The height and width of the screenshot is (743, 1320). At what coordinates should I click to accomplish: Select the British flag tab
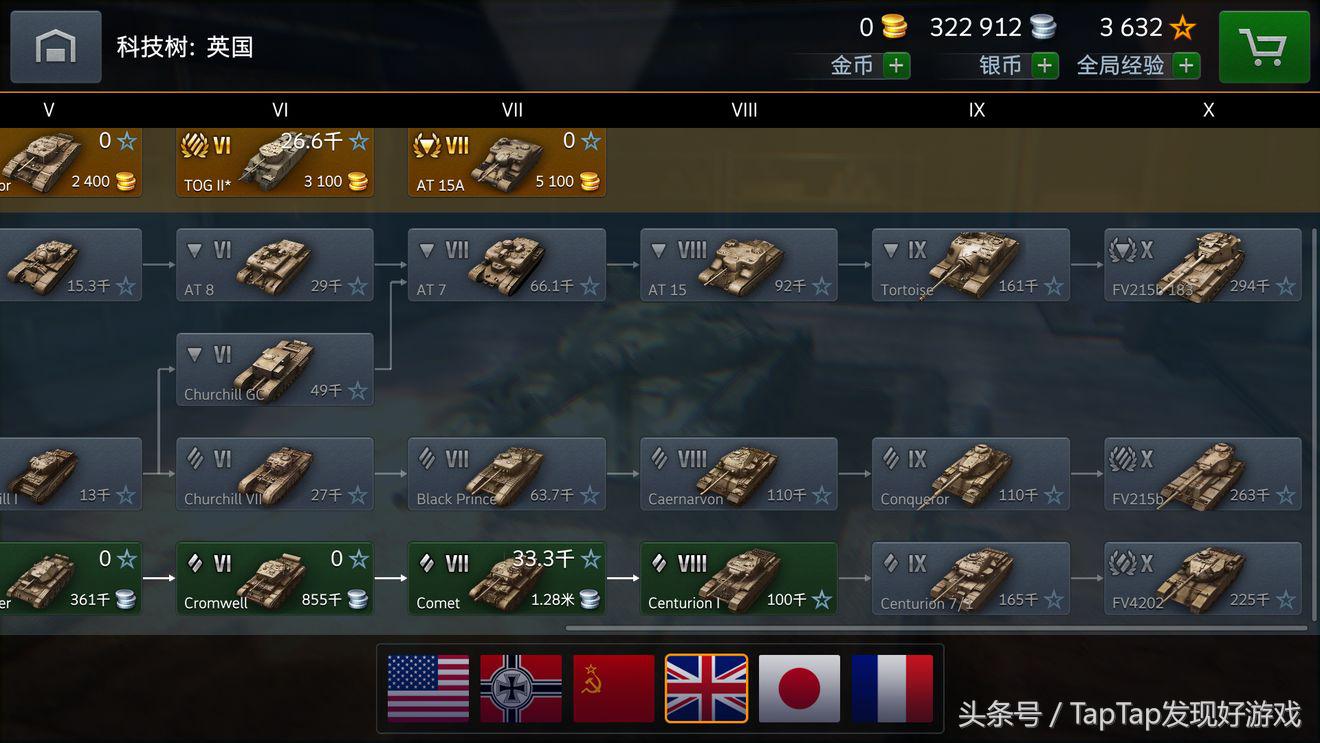pyautogui.click(x=706, y=688)
